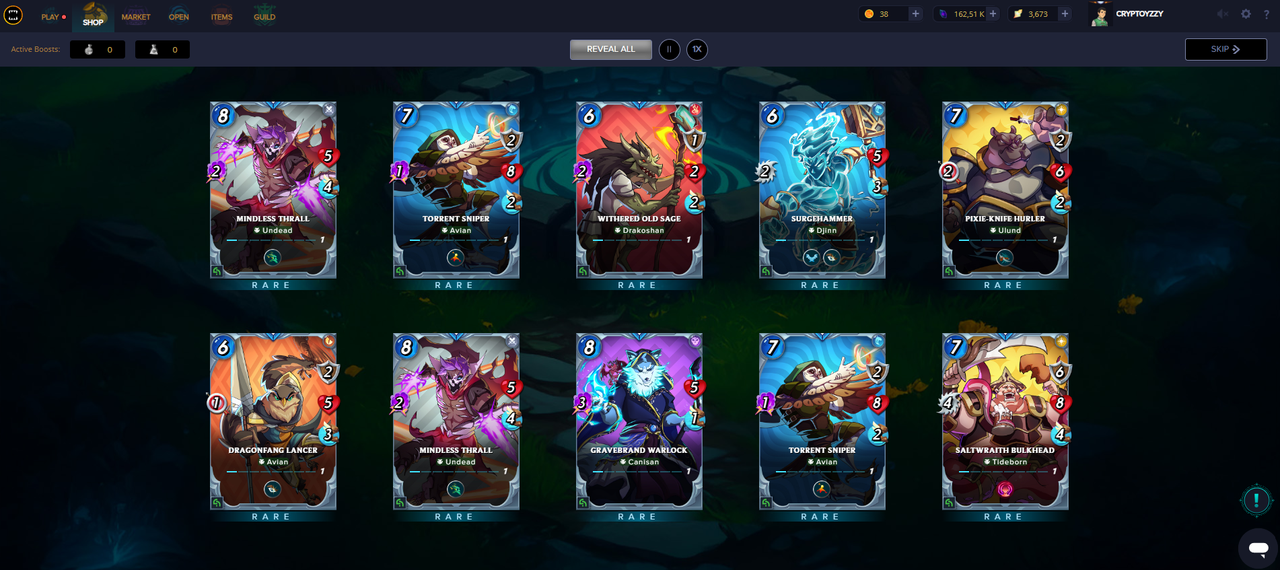
Task: Toggle the sound mute icon
Action: 1222,14
